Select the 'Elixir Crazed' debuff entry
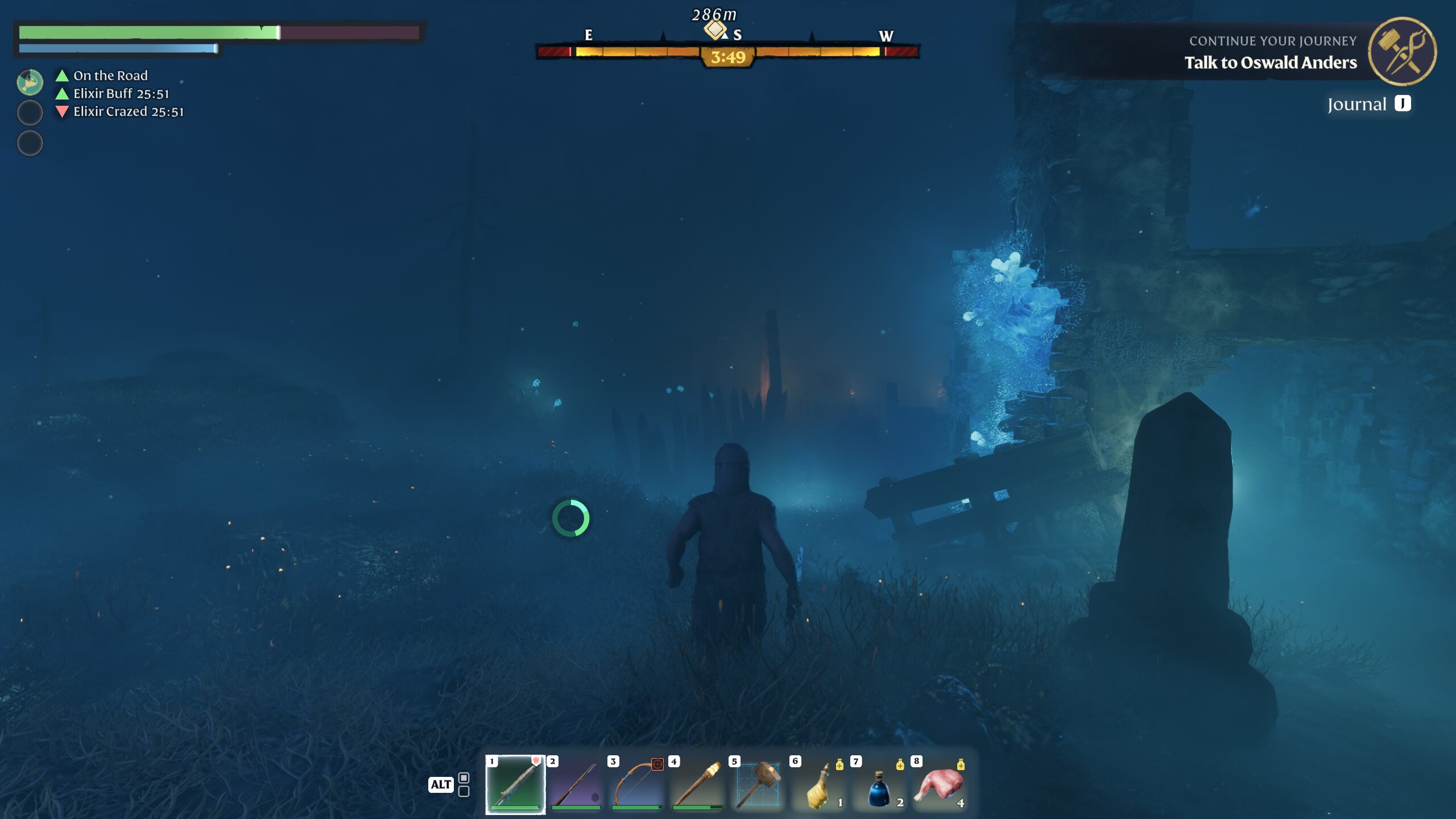This screenshot has height=819, width=1456. click(x=128, y=111)
